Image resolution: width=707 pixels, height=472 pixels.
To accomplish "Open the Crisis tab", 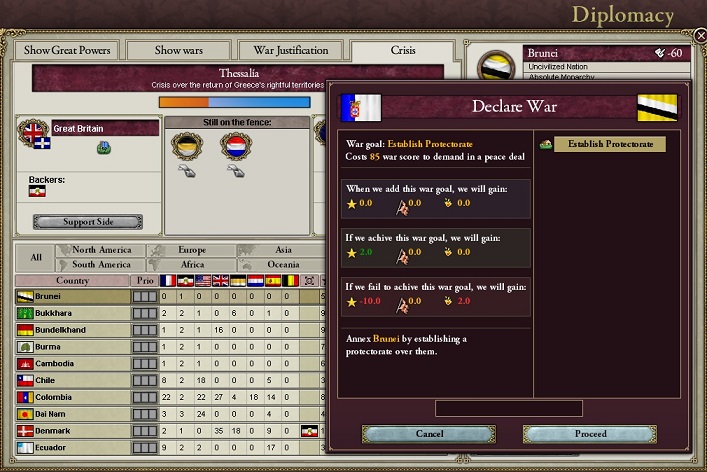I will (x=402, y=51).
